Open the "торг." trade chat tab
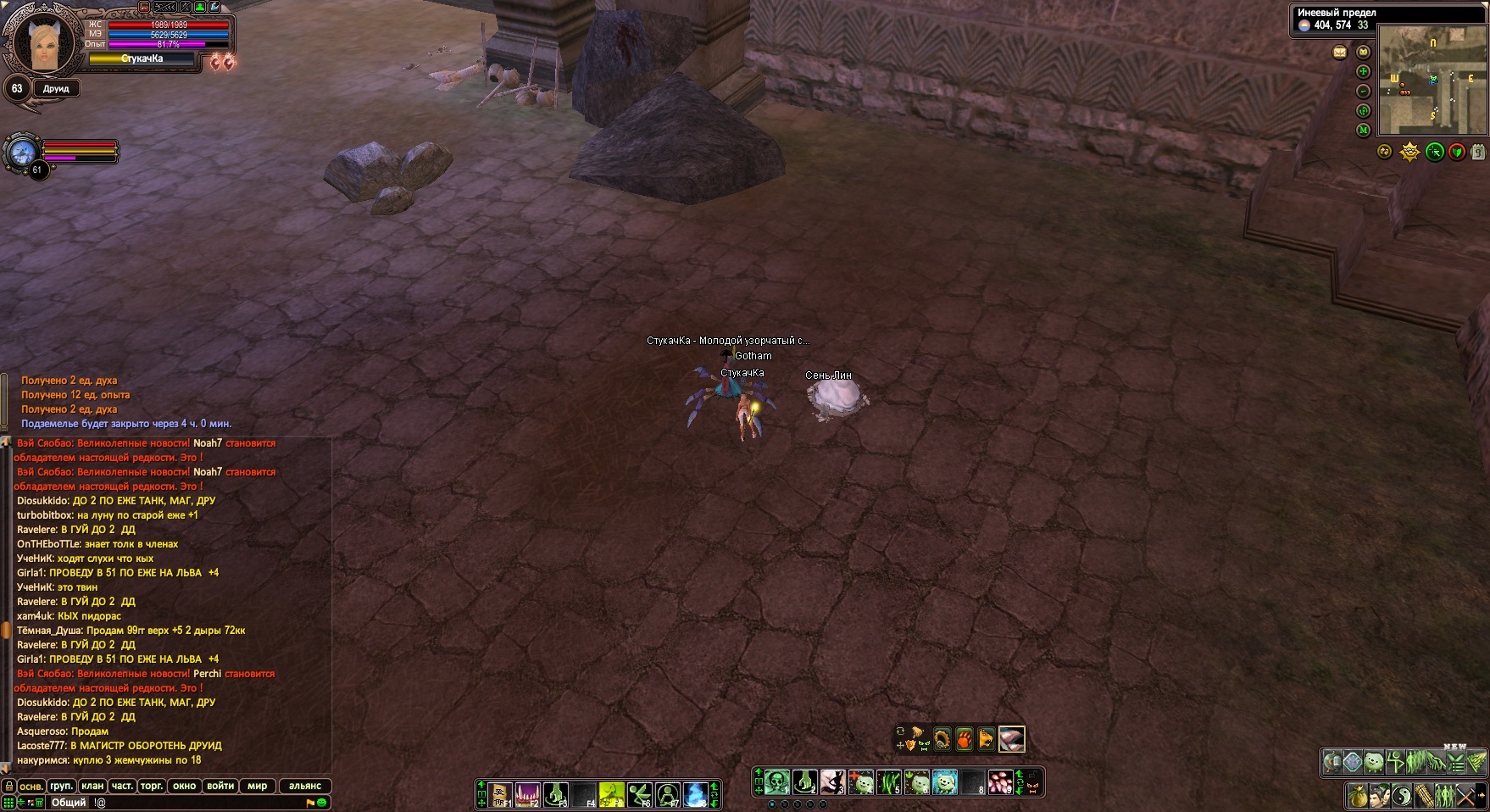 pyautogui.click(x=152, y=786)
